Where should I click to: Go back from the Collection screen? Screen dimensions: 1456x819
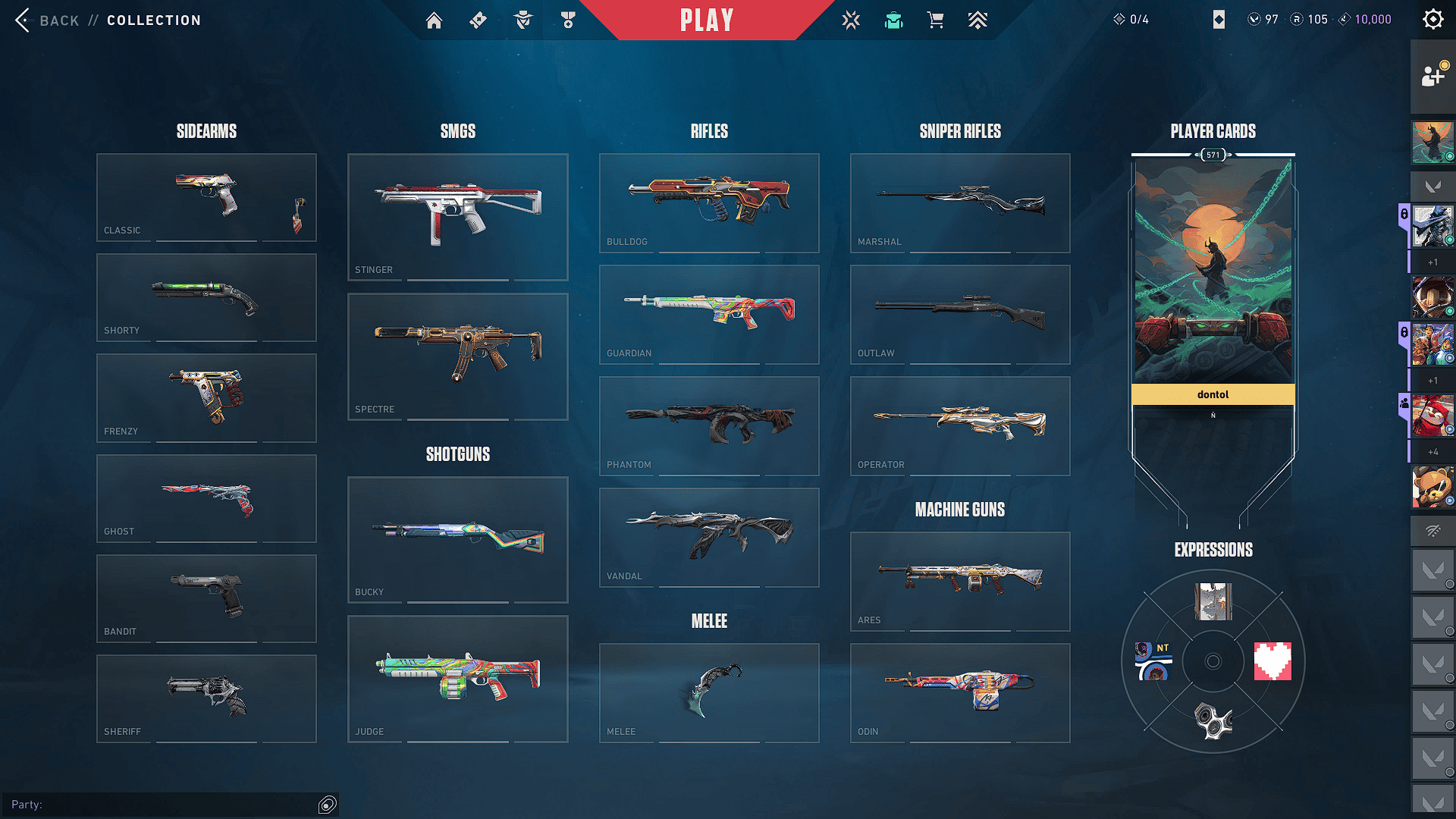coord(47,20)
